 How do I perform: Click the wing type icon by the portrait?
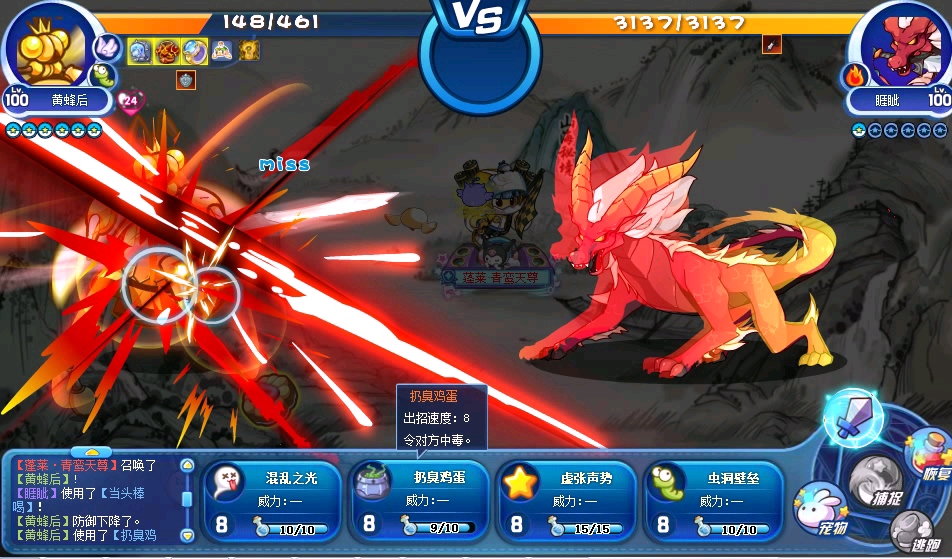point(107,45)
